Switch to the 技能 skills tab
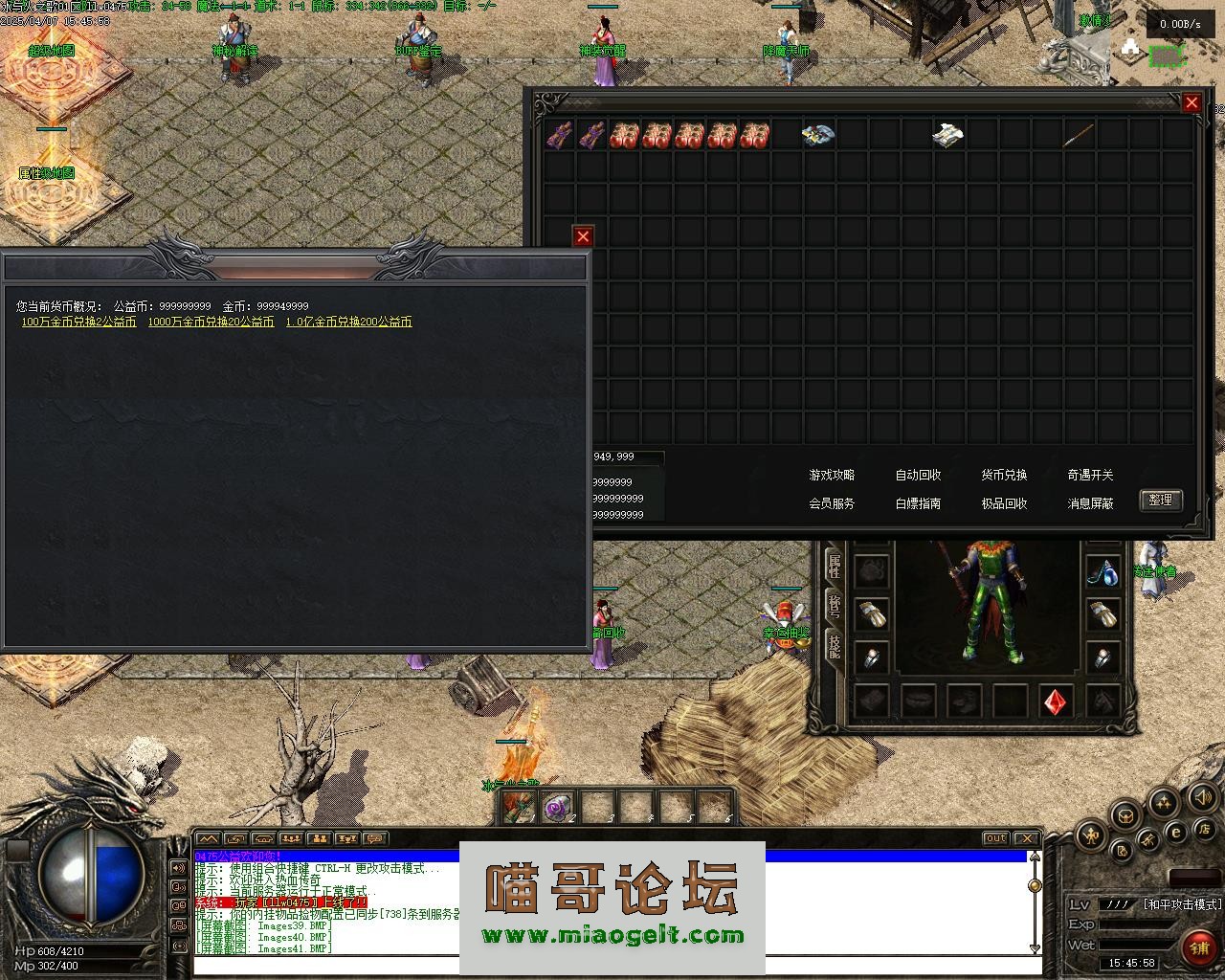Viewport: 1225px width, 980px height. point(834,646)
